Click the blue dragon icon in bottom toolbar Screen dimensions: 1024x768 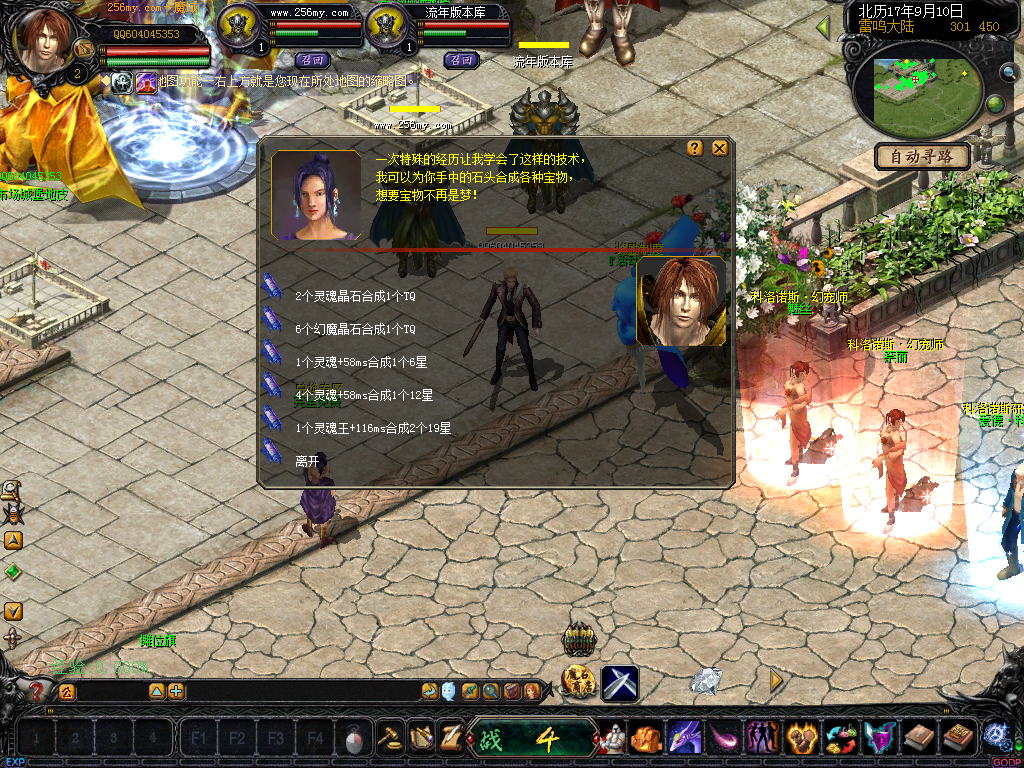click(684, 739)
